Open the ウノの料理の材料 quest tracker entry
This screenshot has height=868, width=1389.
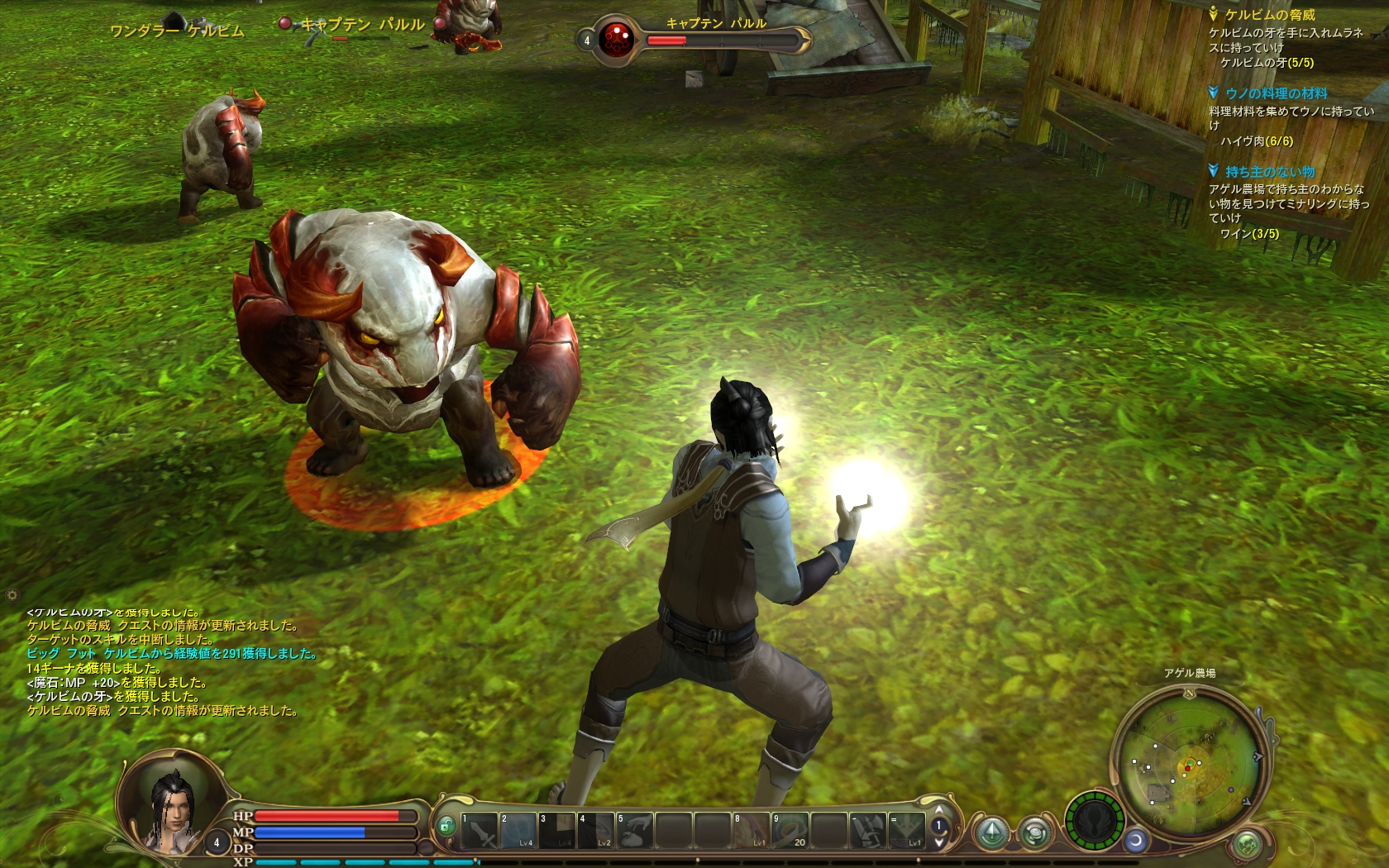(x=1276, y=93)
